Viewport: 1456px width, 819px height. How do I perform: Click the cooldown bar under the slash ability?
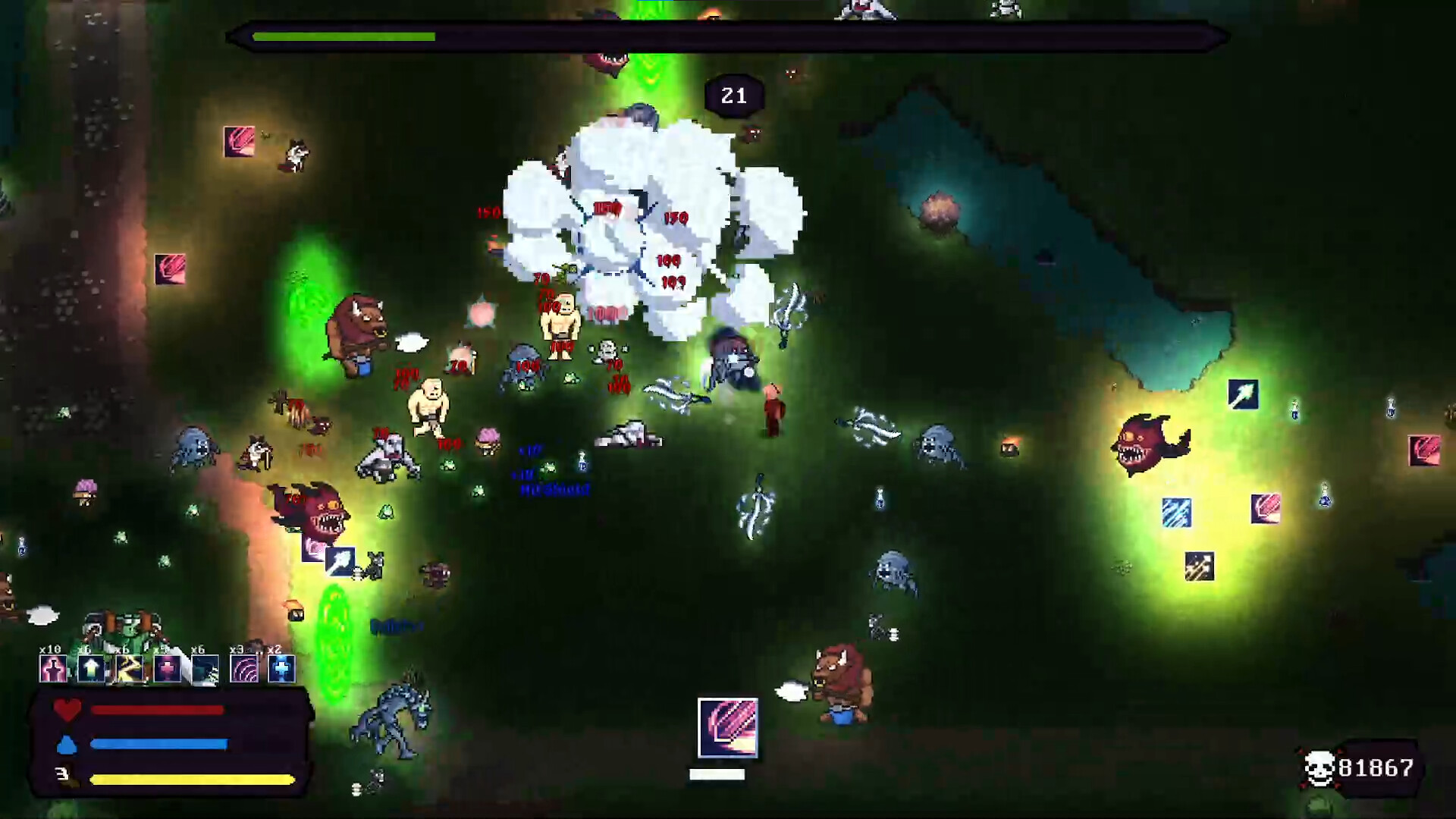[x=716, y=774]
